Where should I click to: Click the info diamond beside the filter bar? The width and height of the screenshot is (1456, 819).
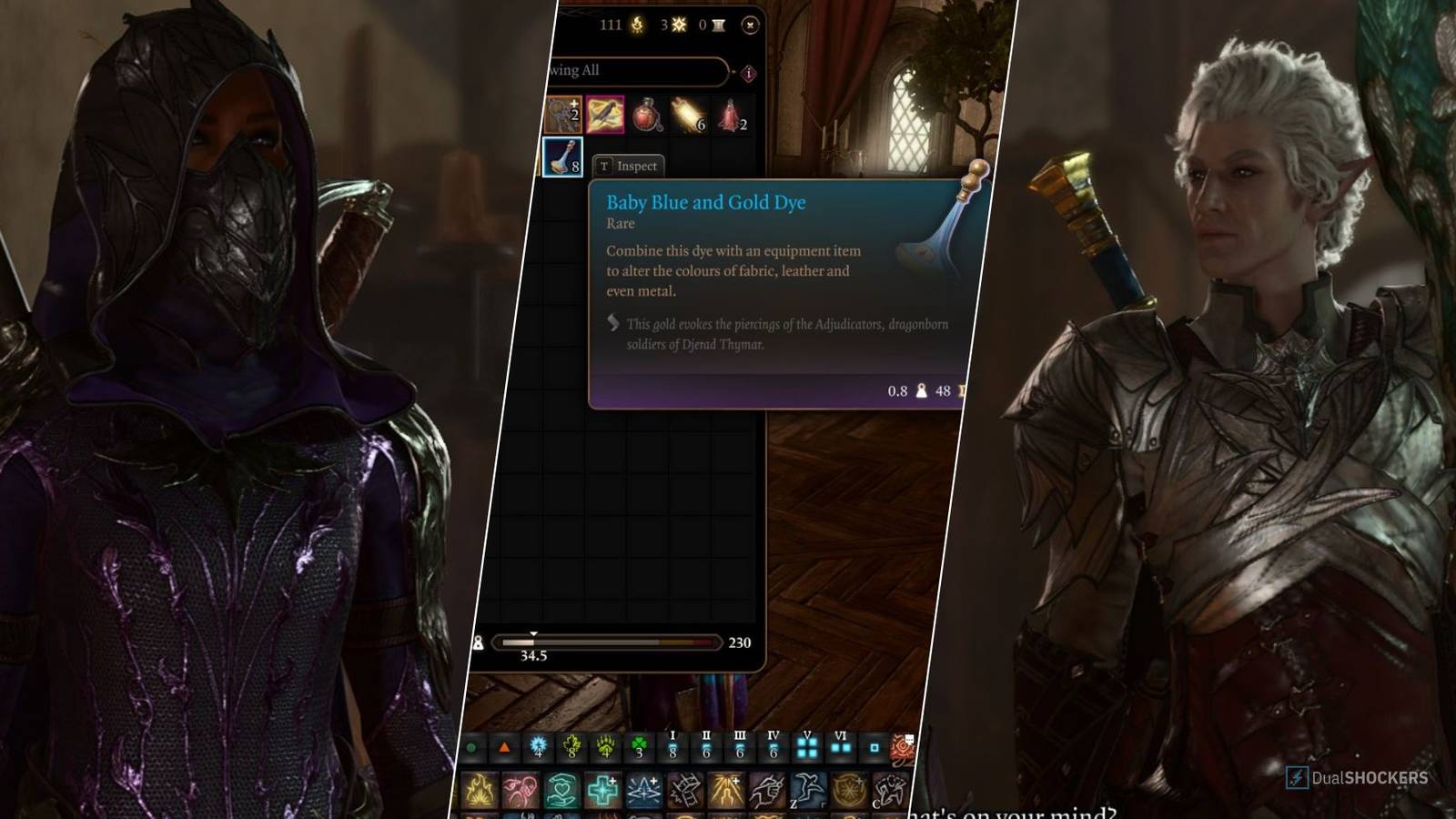tap(748, 74)
